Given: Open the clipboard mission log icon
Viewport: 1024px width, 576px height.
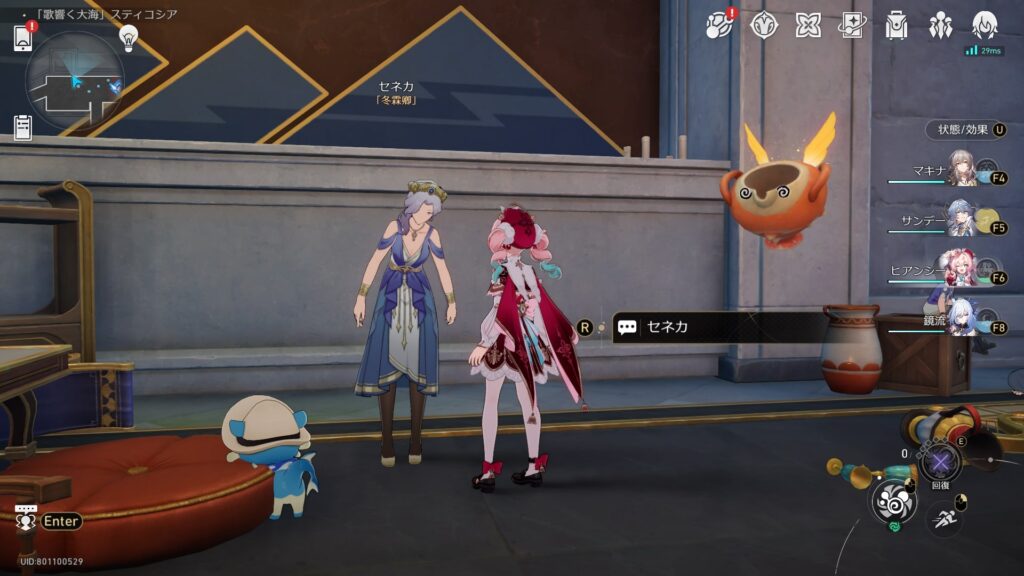Looking at the screenshot, I should point(23,127).
